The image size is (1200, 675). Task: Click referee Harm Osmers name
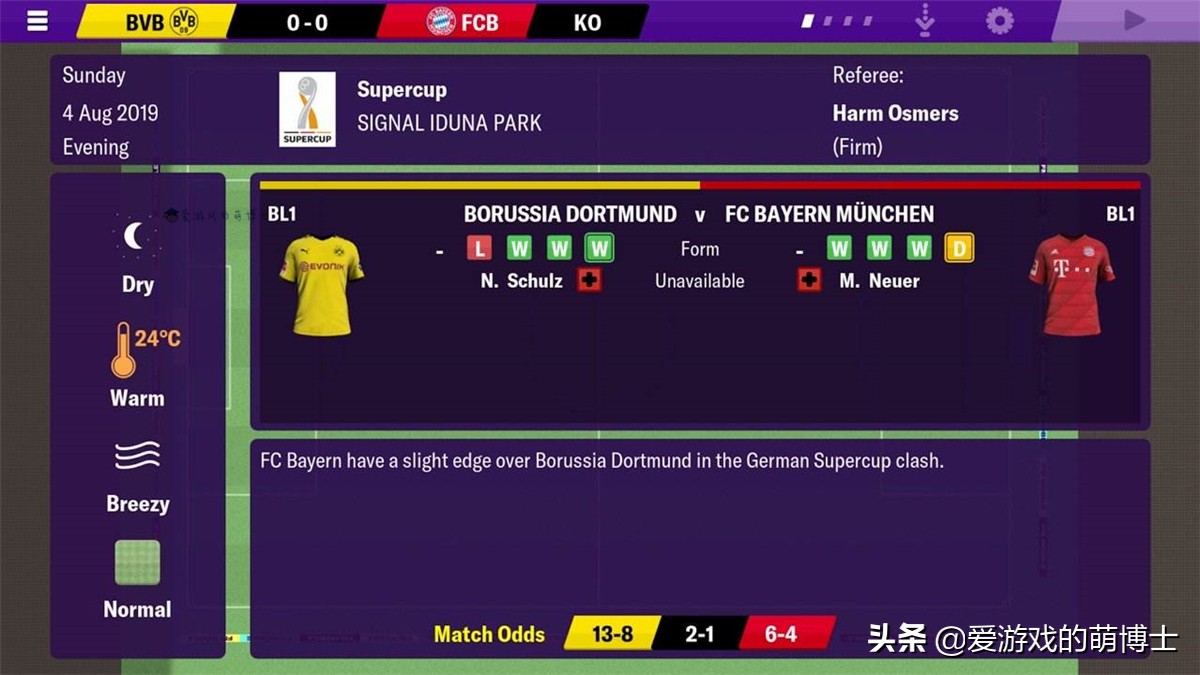point(895,113)
